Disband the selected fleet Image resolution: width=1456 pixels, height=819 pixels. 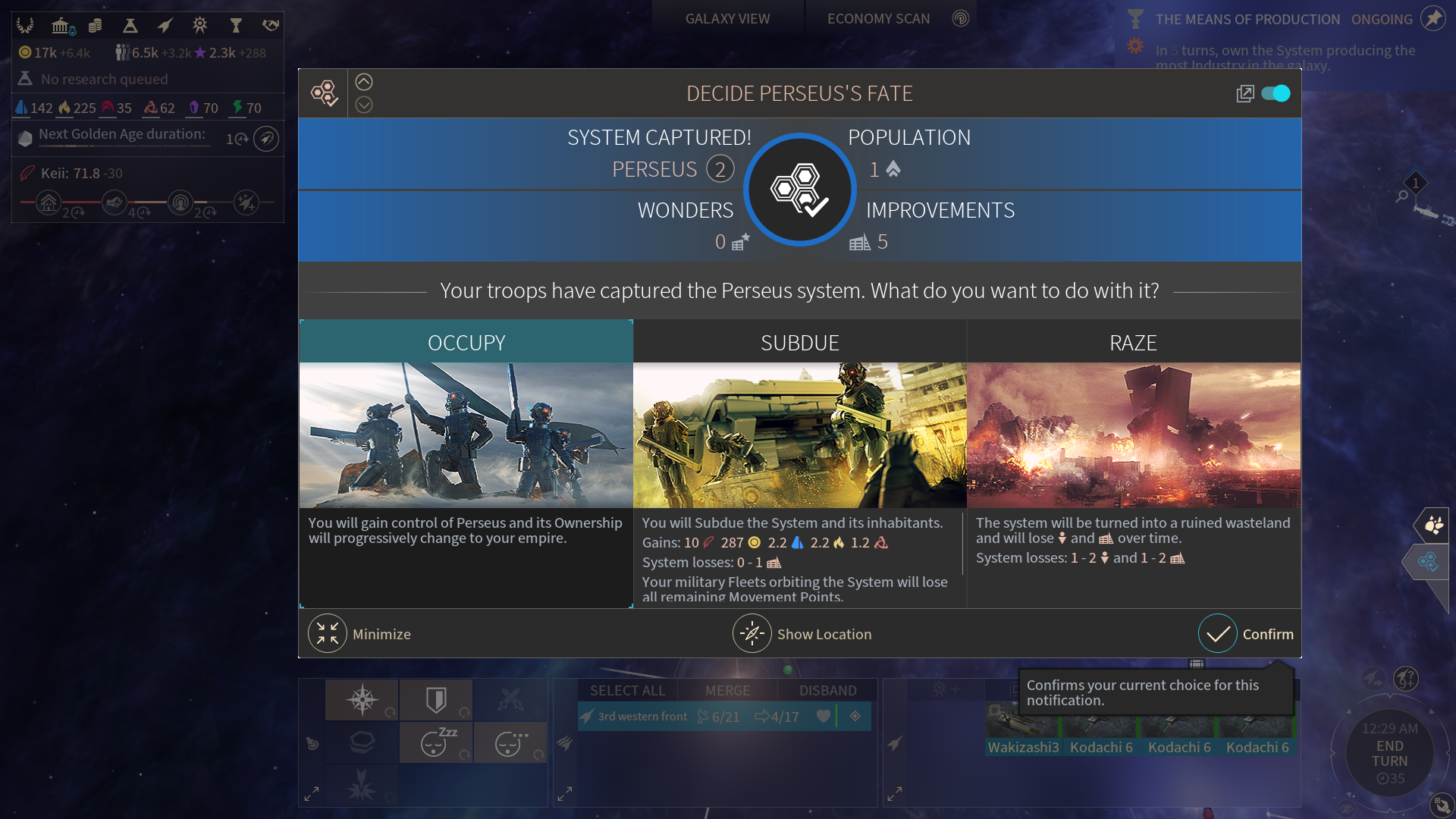[x=827, y=690]
